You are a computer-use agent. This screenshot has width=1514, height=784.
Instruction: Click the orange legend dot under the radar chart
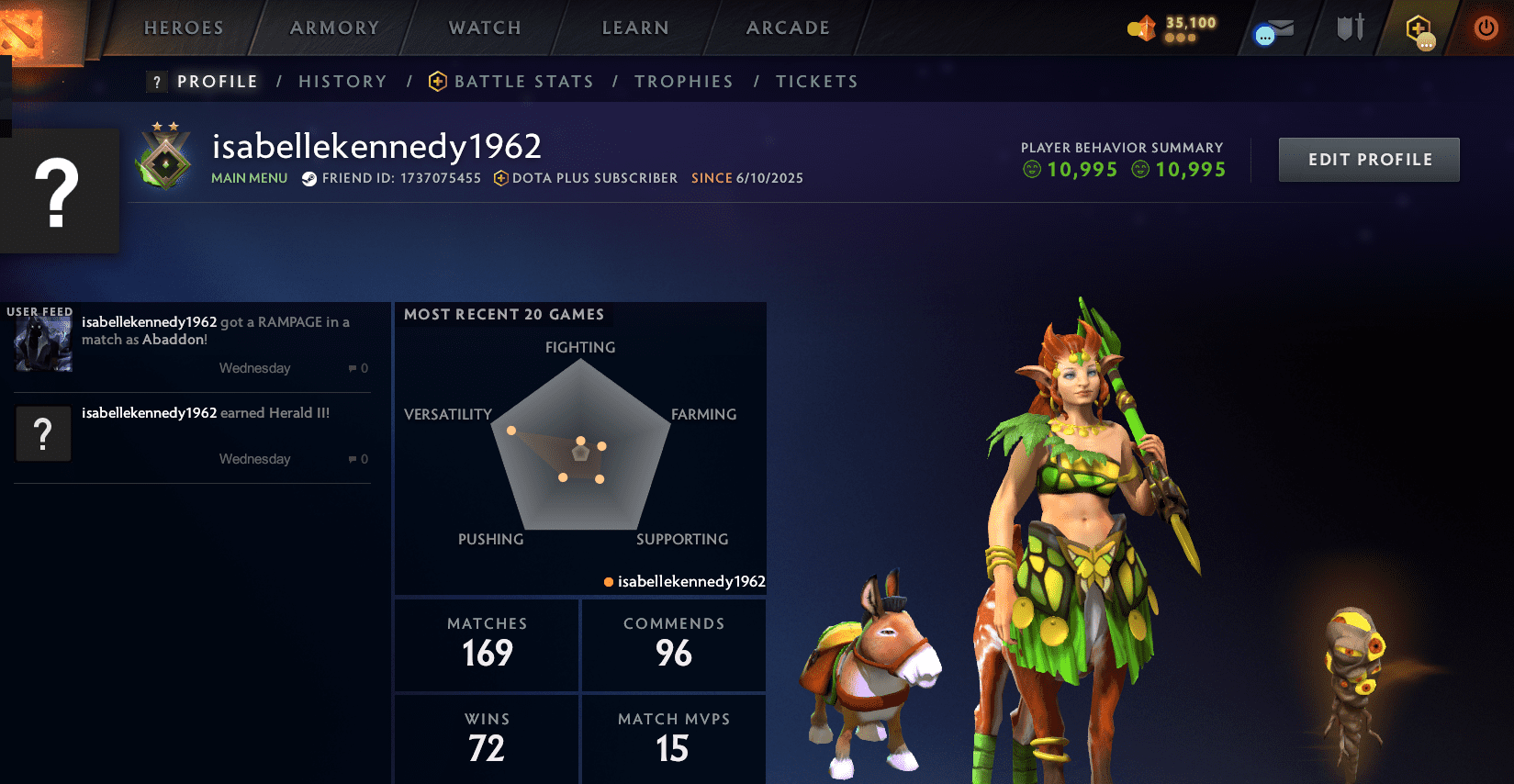click(607, 581)
